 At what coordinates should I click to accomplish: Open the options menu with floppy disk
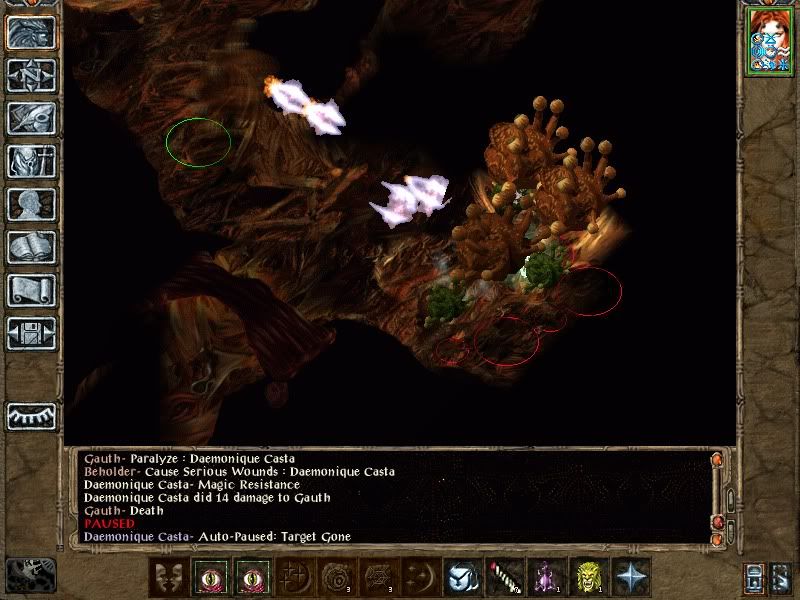[31, 333]
